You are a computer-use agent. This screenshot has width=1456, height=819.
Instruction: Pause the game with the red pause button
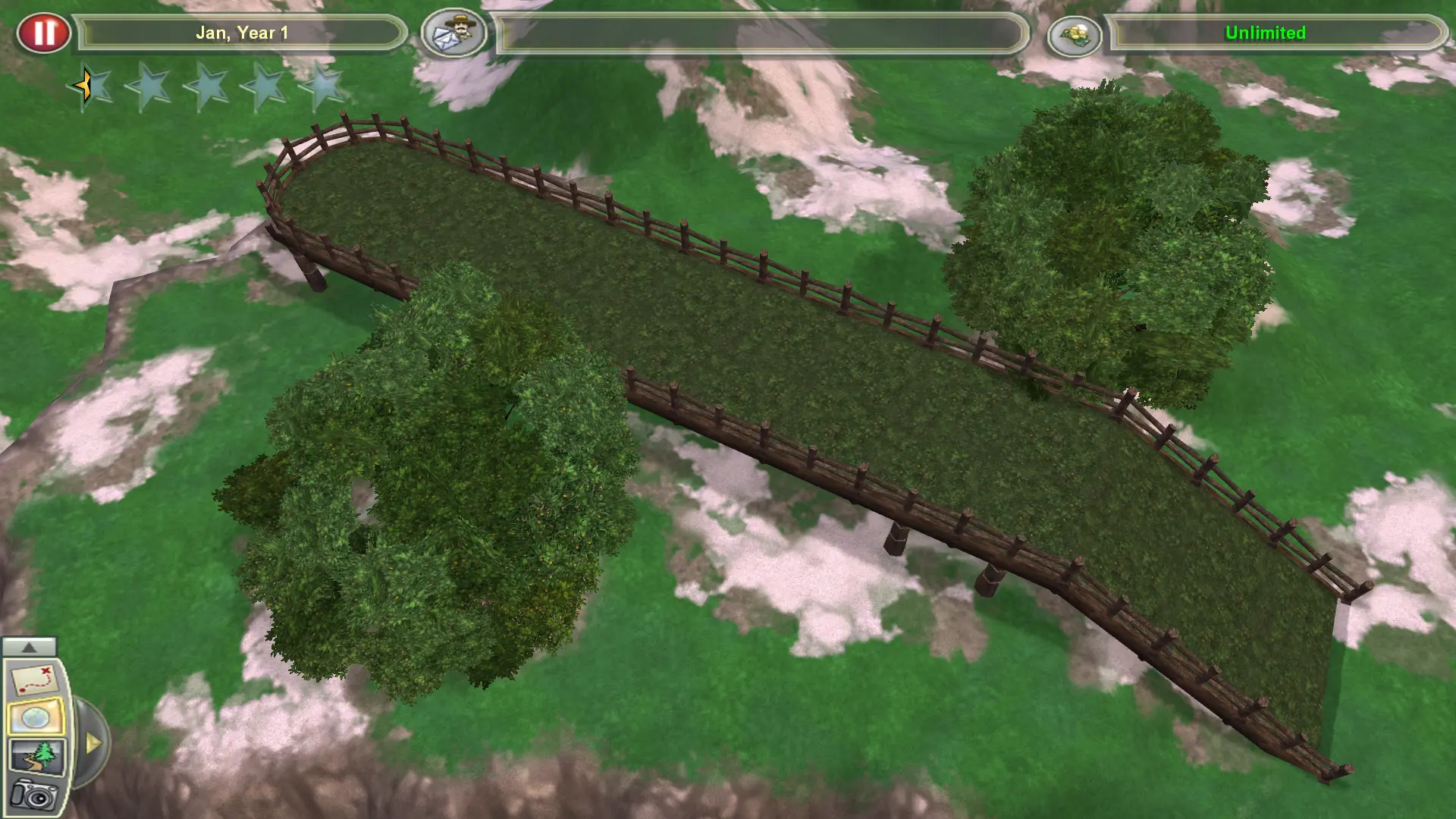point(45,32)
